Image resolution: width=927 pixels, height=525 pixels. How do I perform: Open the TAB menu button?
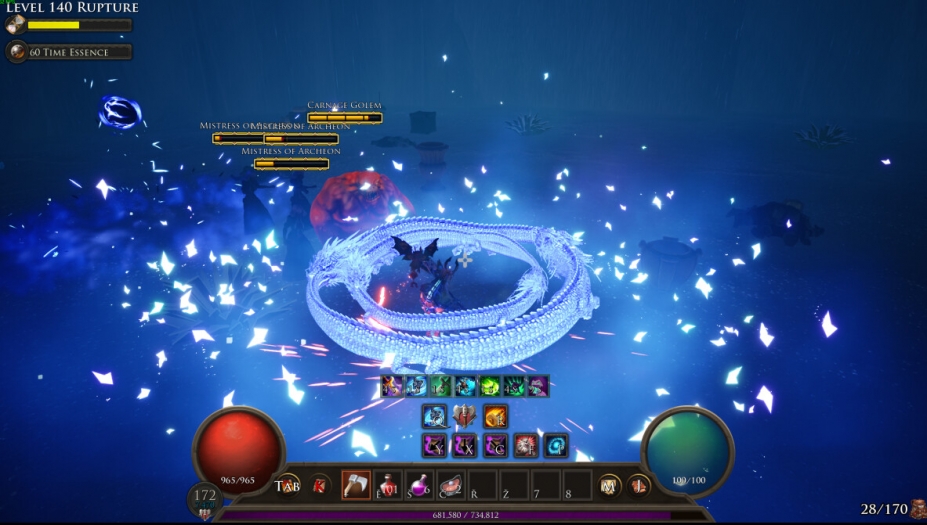(288, 486)
